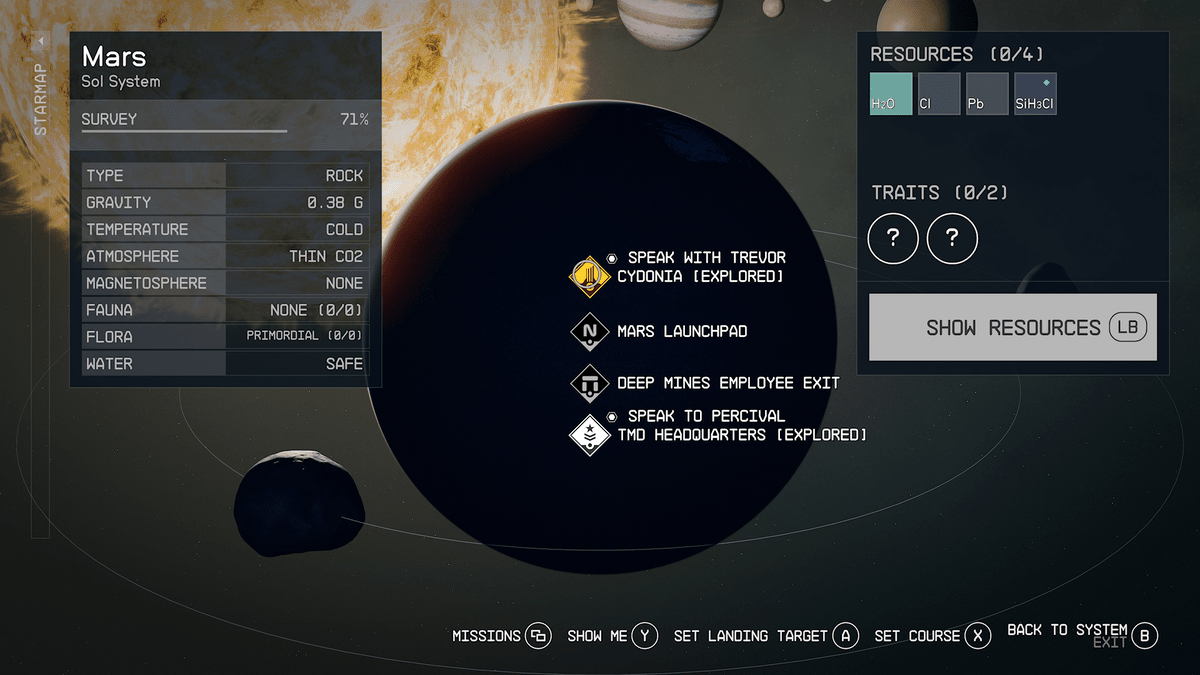Select the SiH3Cl resource tile
The height and width of the screenshot is (675, 1200).
coord(1035,94)
